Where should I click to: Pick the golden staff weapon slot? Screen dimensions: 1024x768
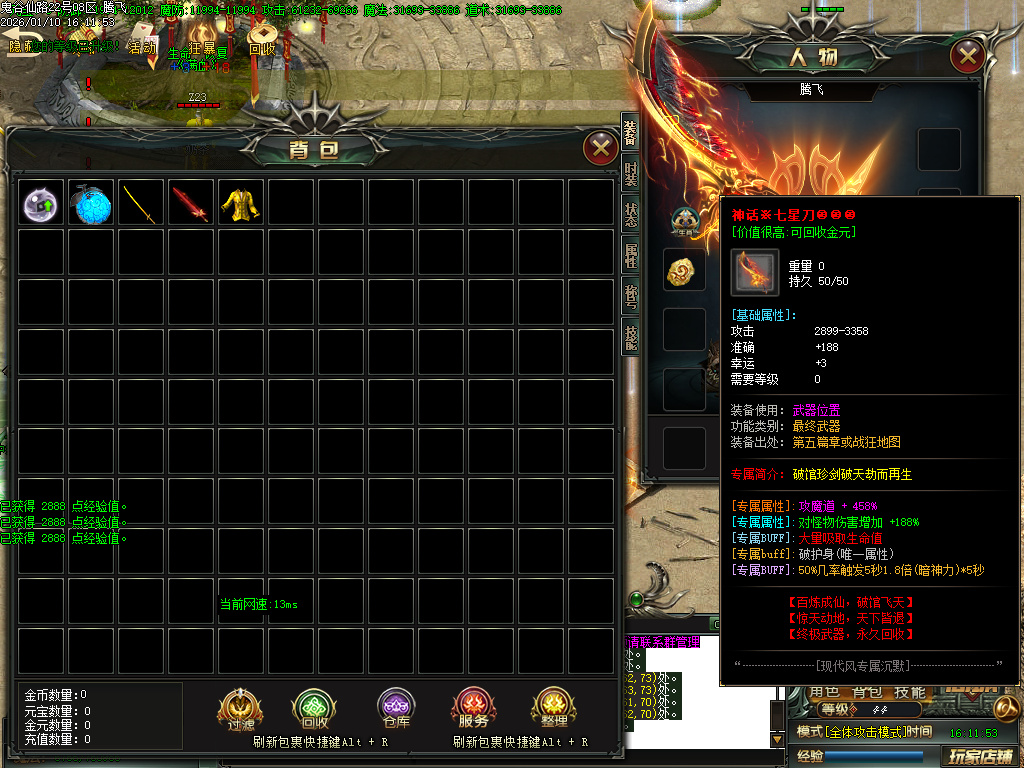142,203
